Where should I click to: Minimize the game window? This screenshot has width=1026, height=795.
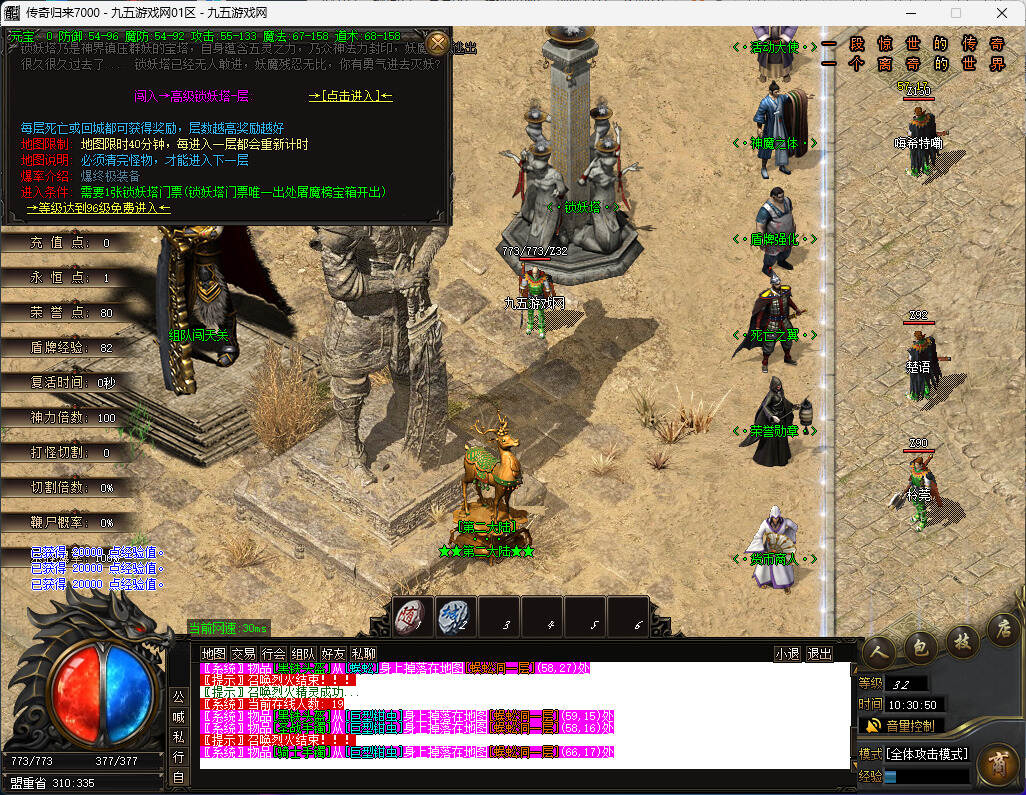pos(910,13)
